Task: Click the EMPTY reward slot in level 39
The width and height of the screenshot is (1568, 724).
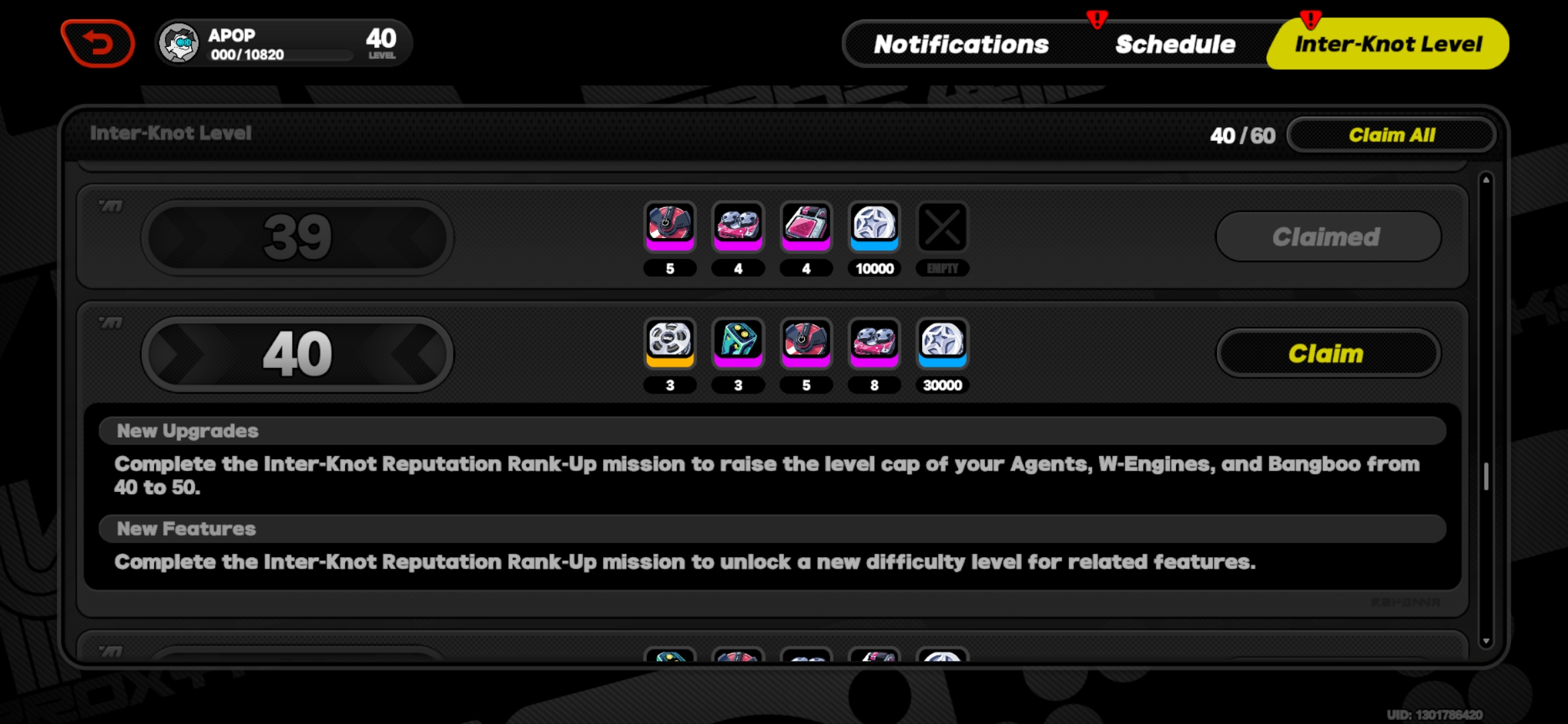Action: point(942,226)
